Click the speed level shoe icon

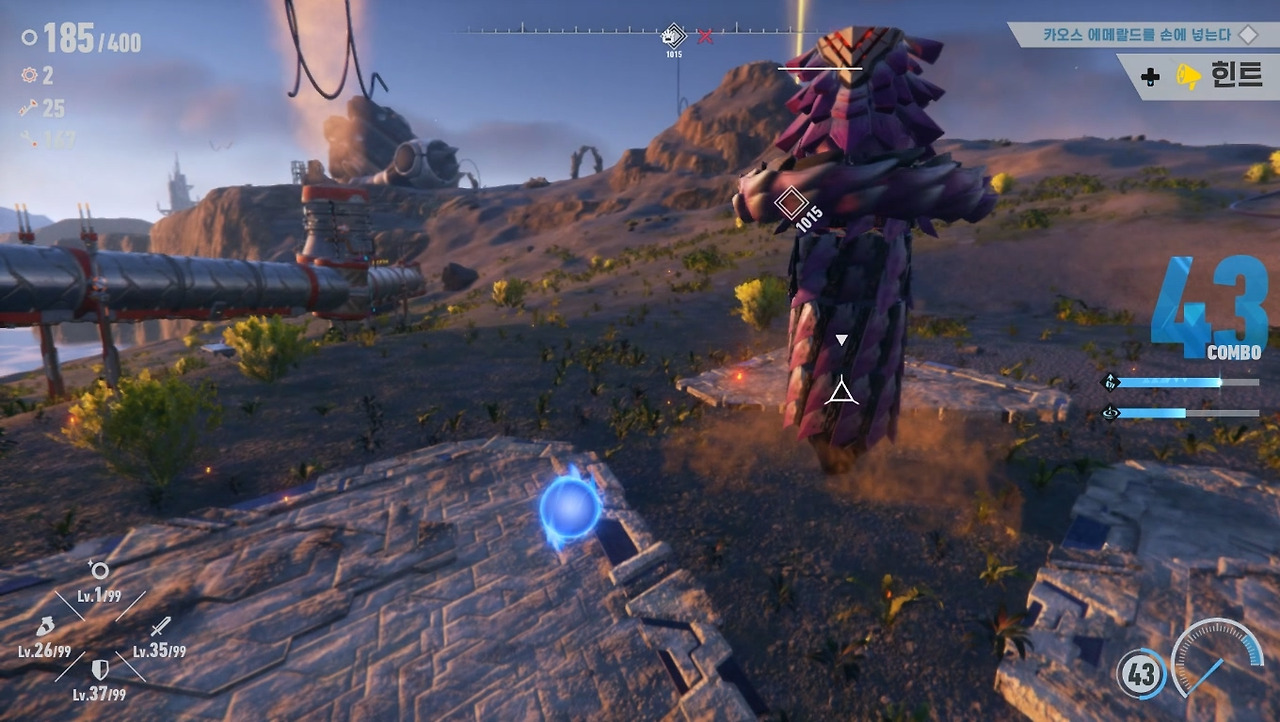coord(44,628)
